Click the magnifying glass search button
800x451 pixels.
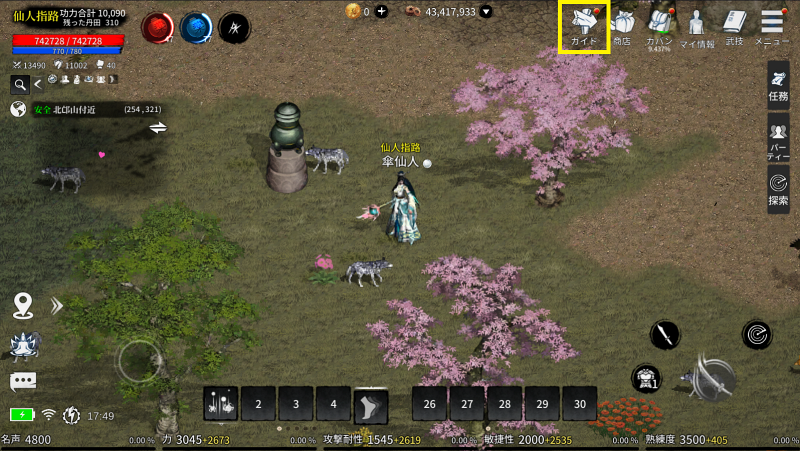point(20,84)
